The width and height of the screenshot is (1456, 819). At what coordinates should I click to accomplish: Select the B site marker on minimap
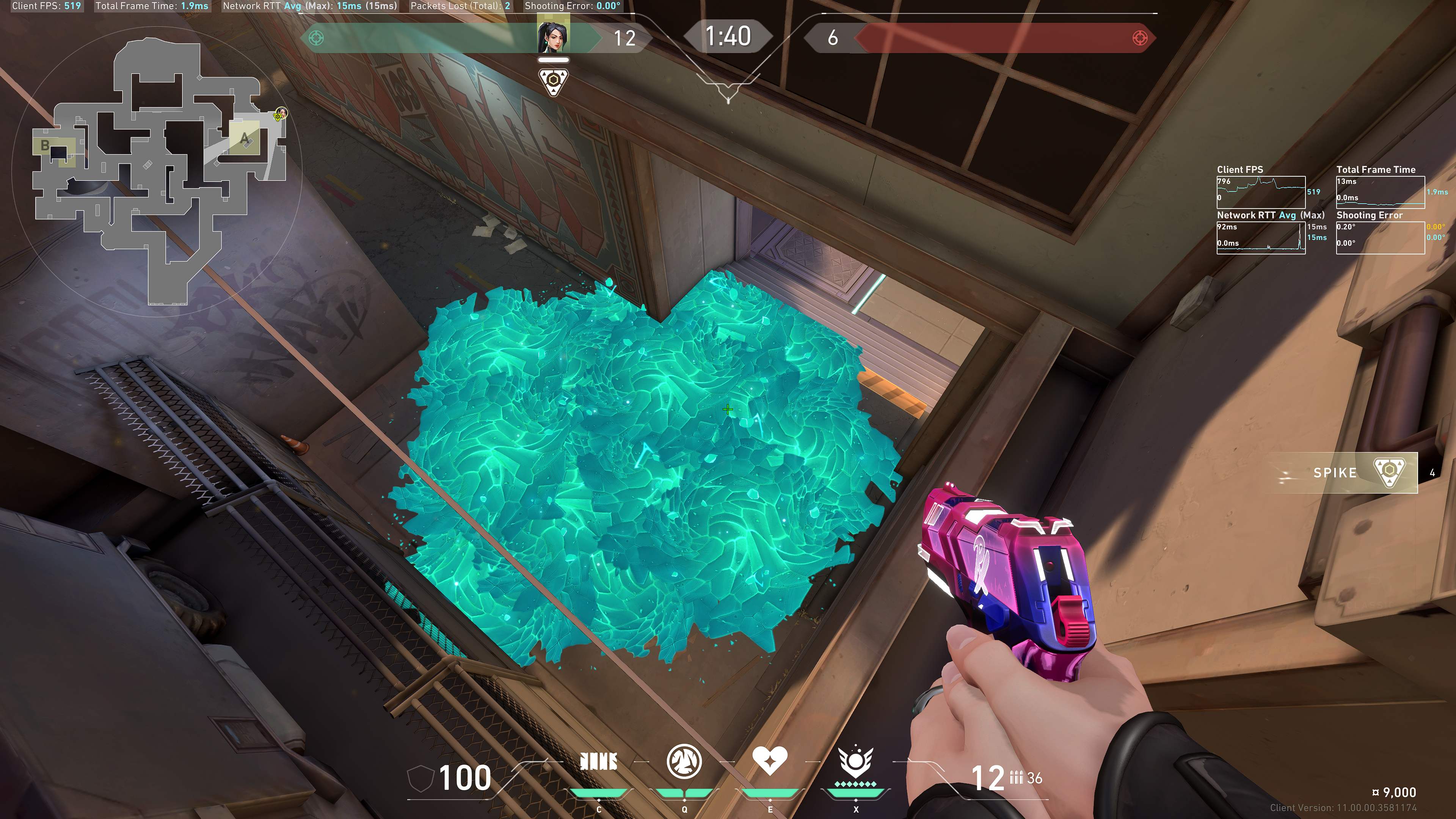coord(45,145)
